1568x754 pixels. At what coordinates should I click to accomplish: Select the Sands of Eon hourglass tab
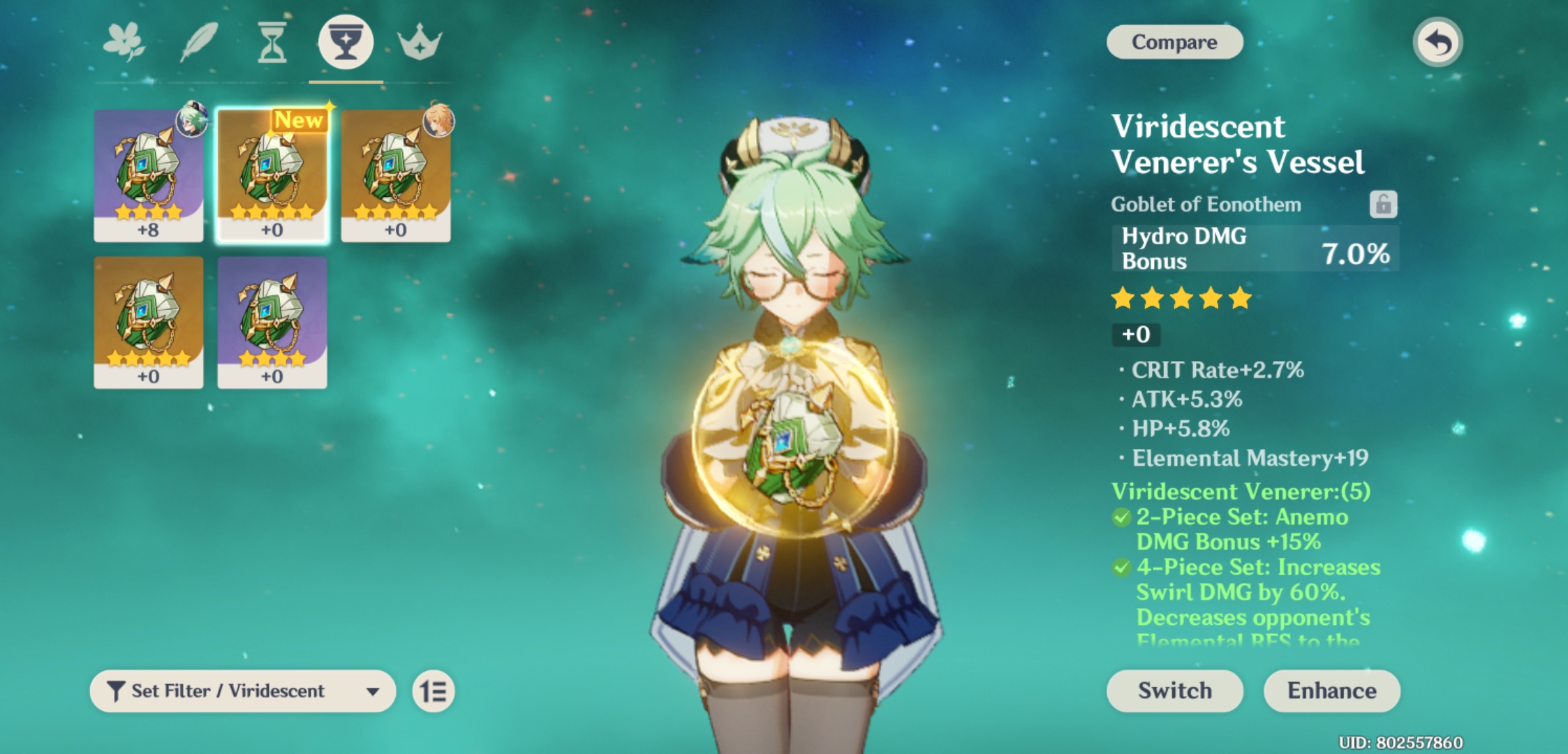click(x=272, y=42)
